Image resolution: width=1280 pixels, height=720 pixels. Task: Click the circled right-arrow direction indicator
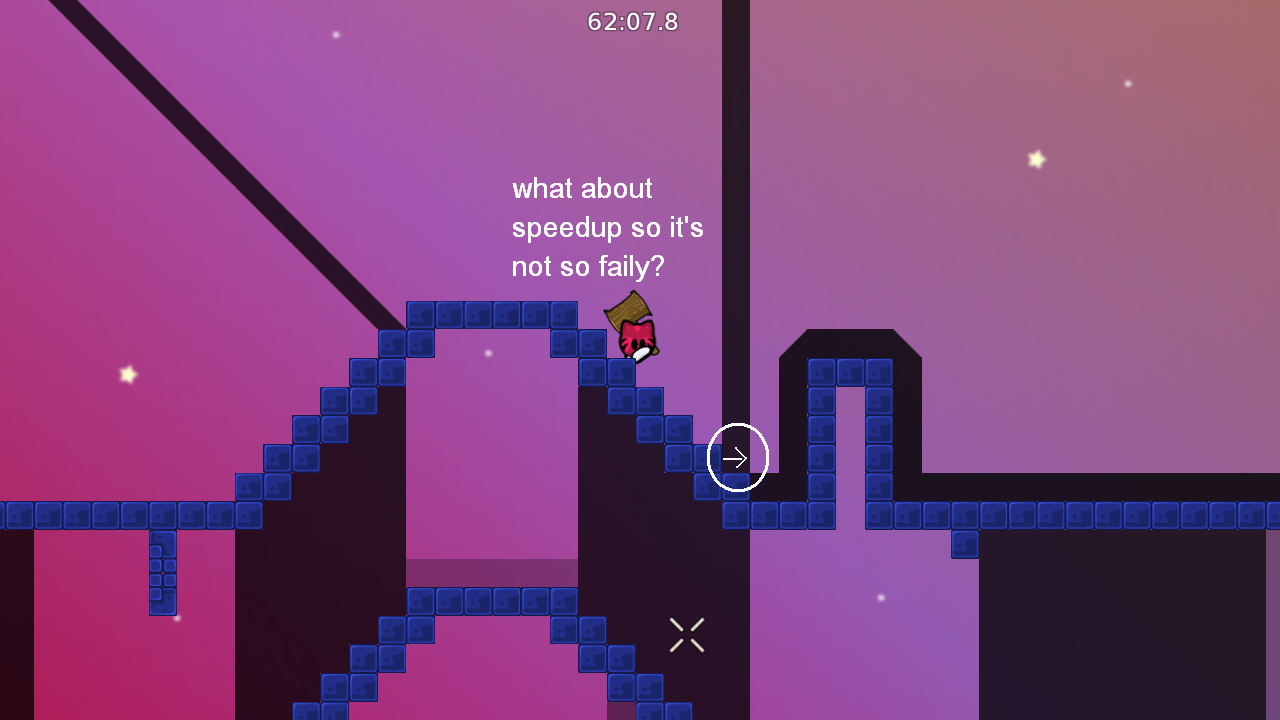click(x=737, y=458)
